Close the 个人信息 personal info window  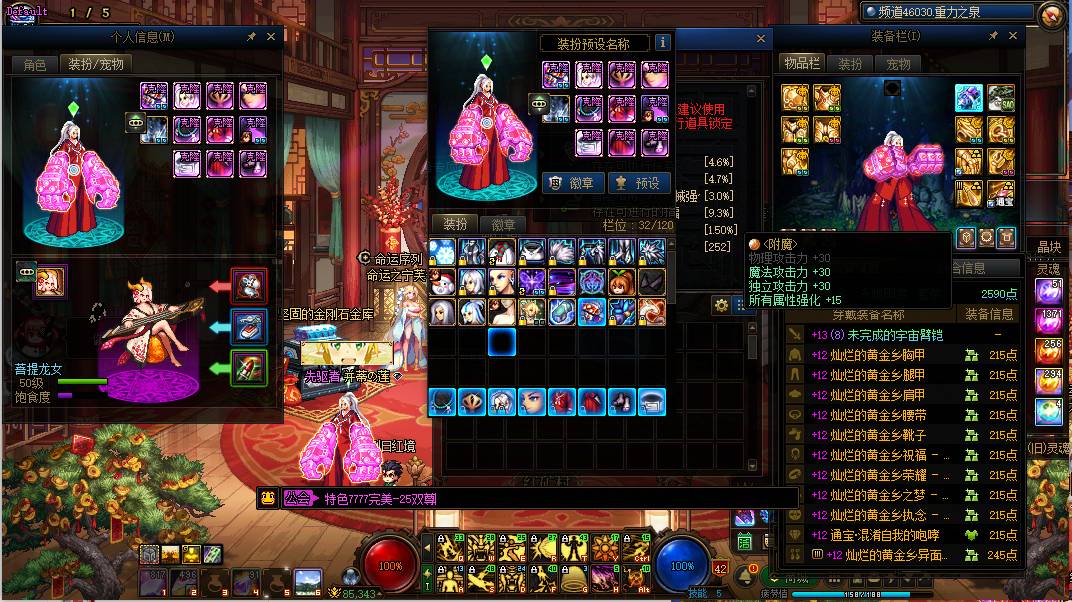271,36
